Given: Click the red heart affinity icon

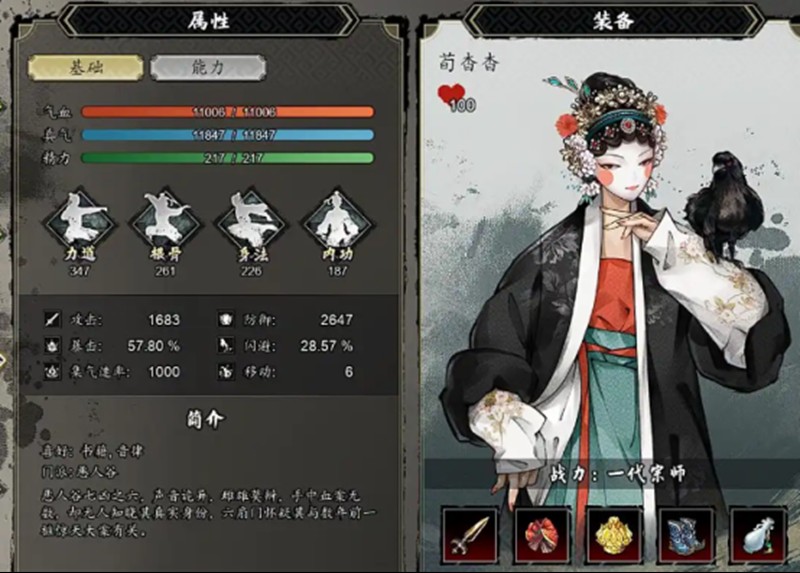Looking at the screenshot, I should [452, 96].
